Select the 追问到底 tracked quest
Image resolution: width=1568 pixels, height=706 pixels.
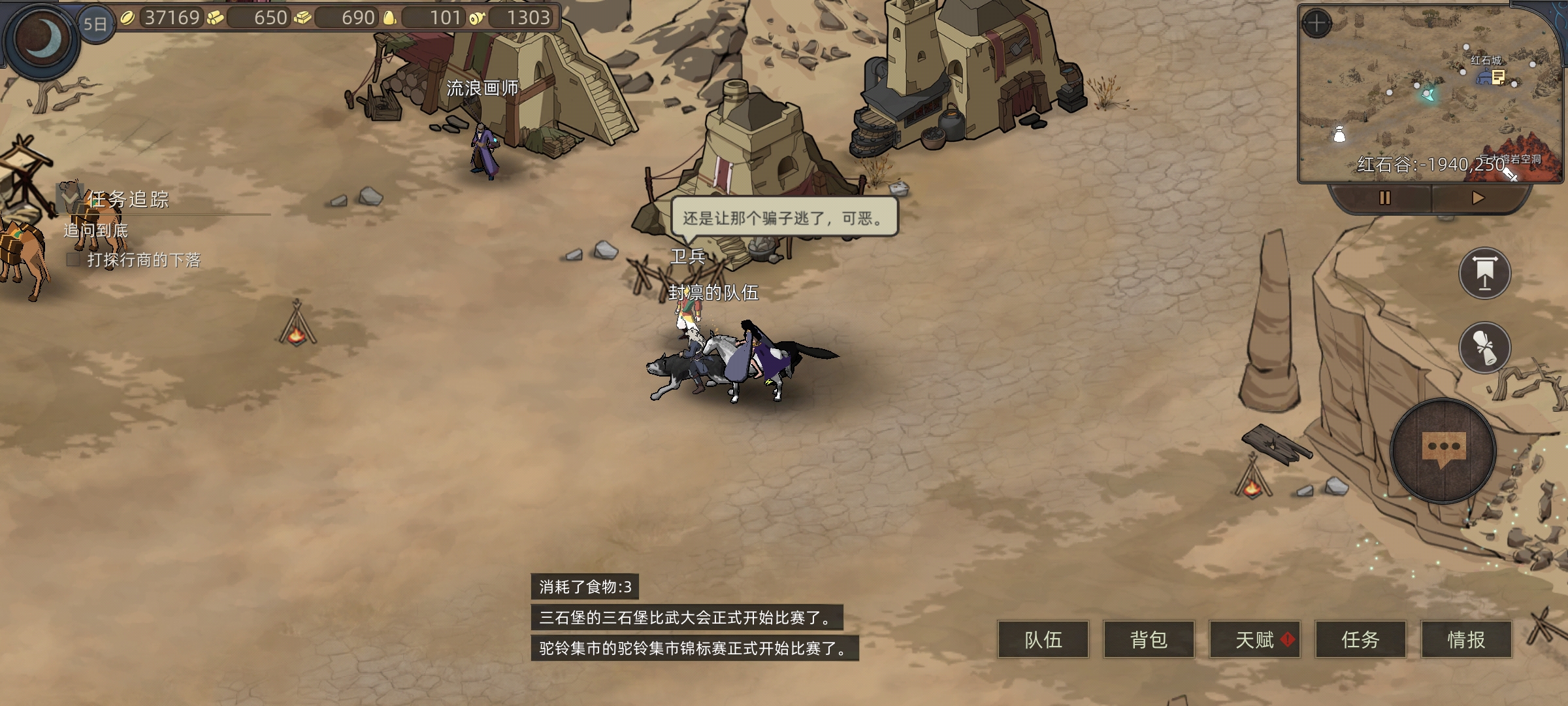click(x=96, y=230)
